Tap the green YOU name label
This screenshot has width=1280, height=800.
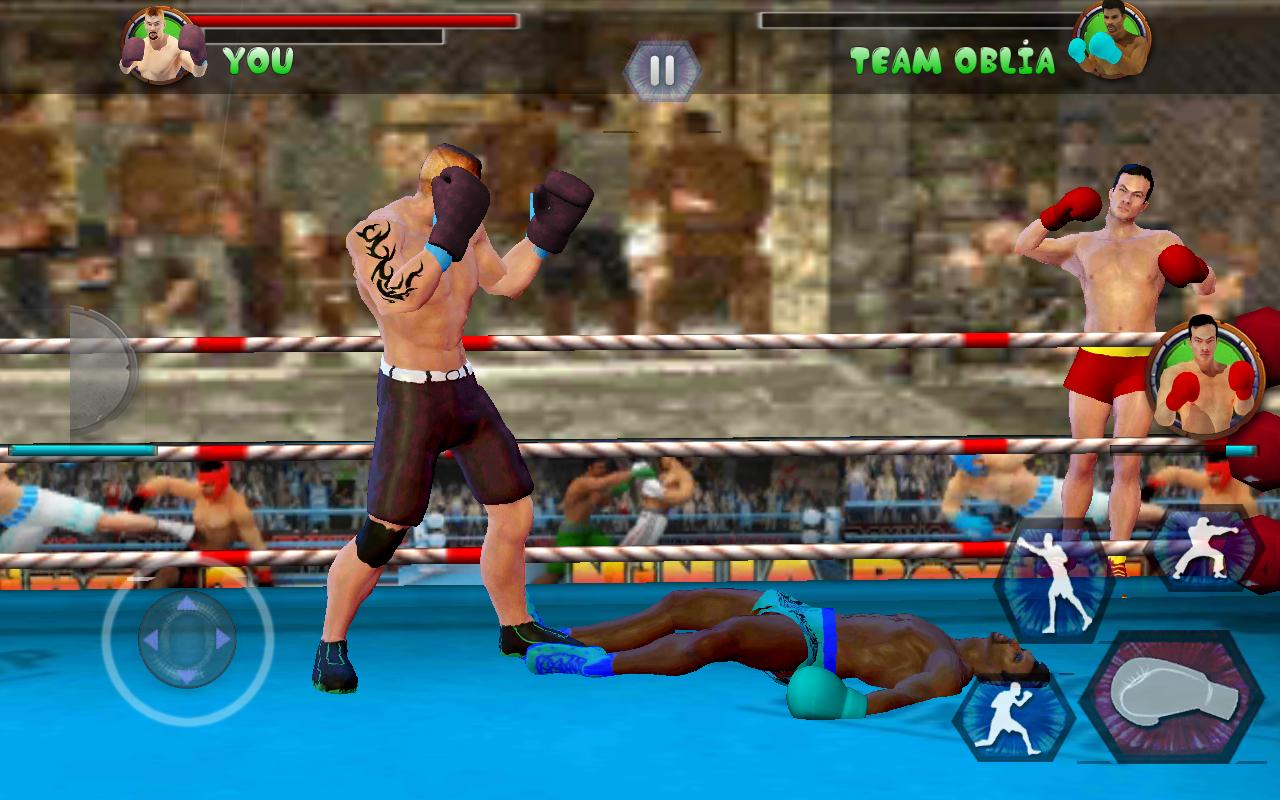[257, 58]
